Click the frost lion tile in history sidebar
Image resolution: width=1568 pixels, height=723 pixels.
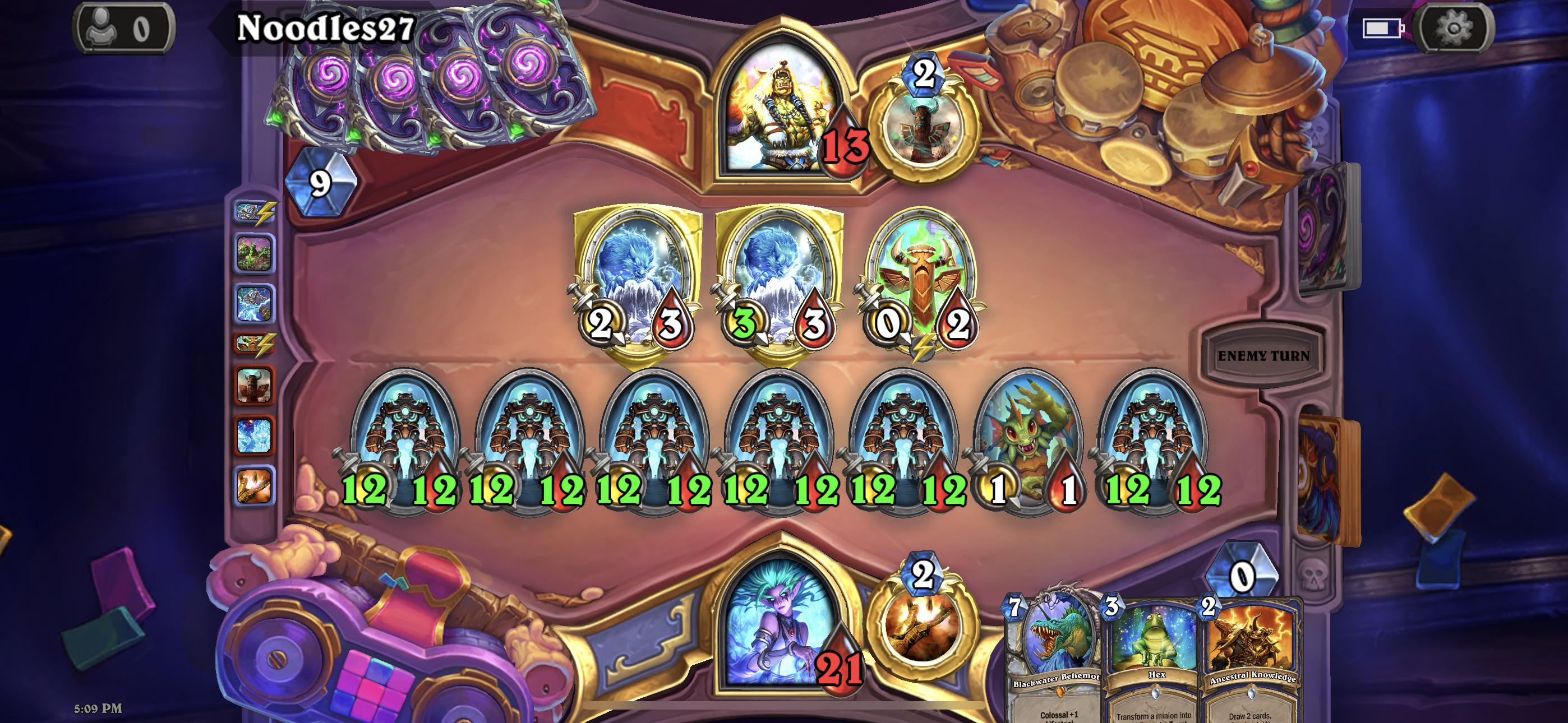[256, 434]
